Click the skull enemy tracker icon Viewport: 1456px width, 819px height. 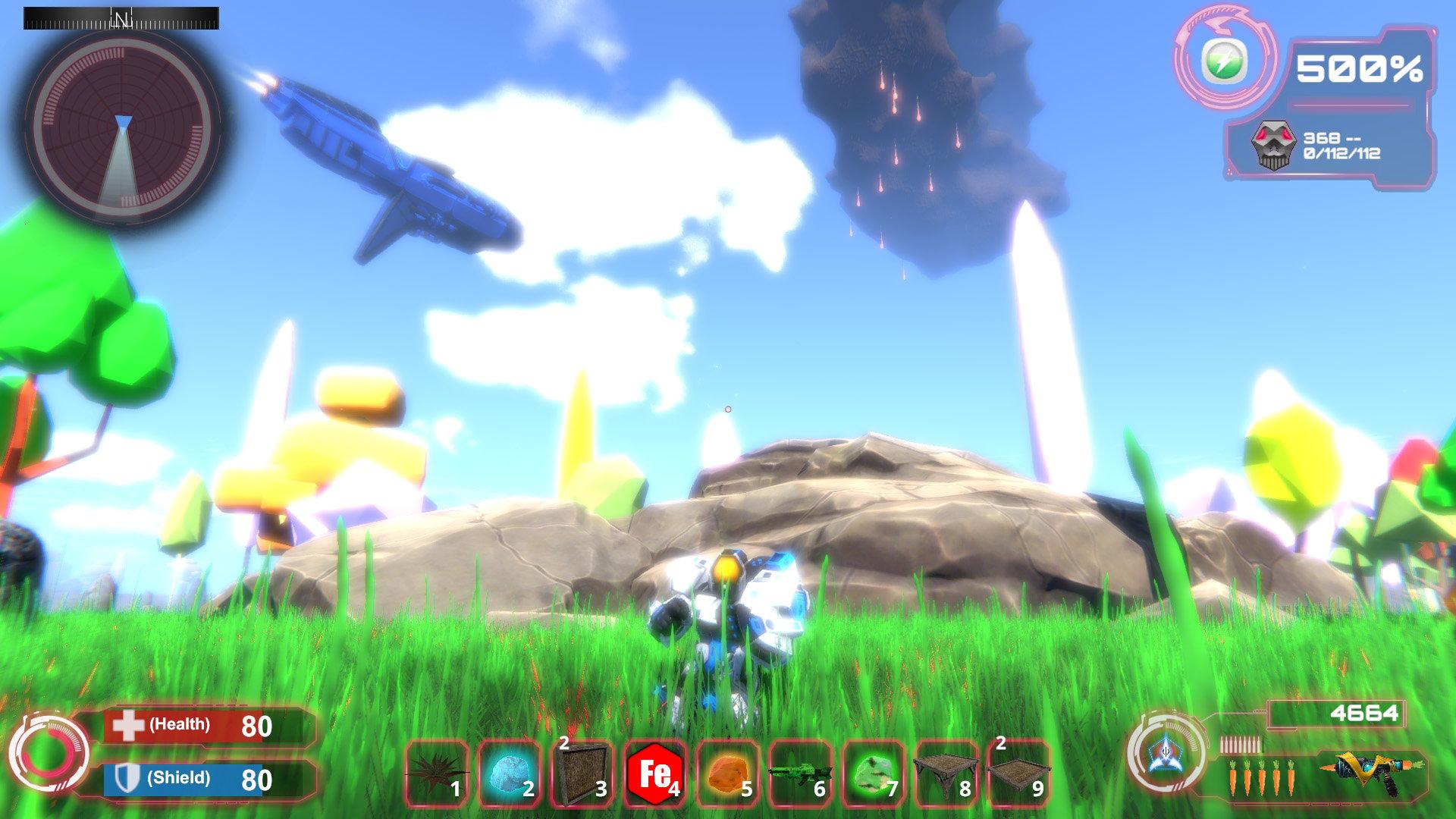coord(1274,145)
